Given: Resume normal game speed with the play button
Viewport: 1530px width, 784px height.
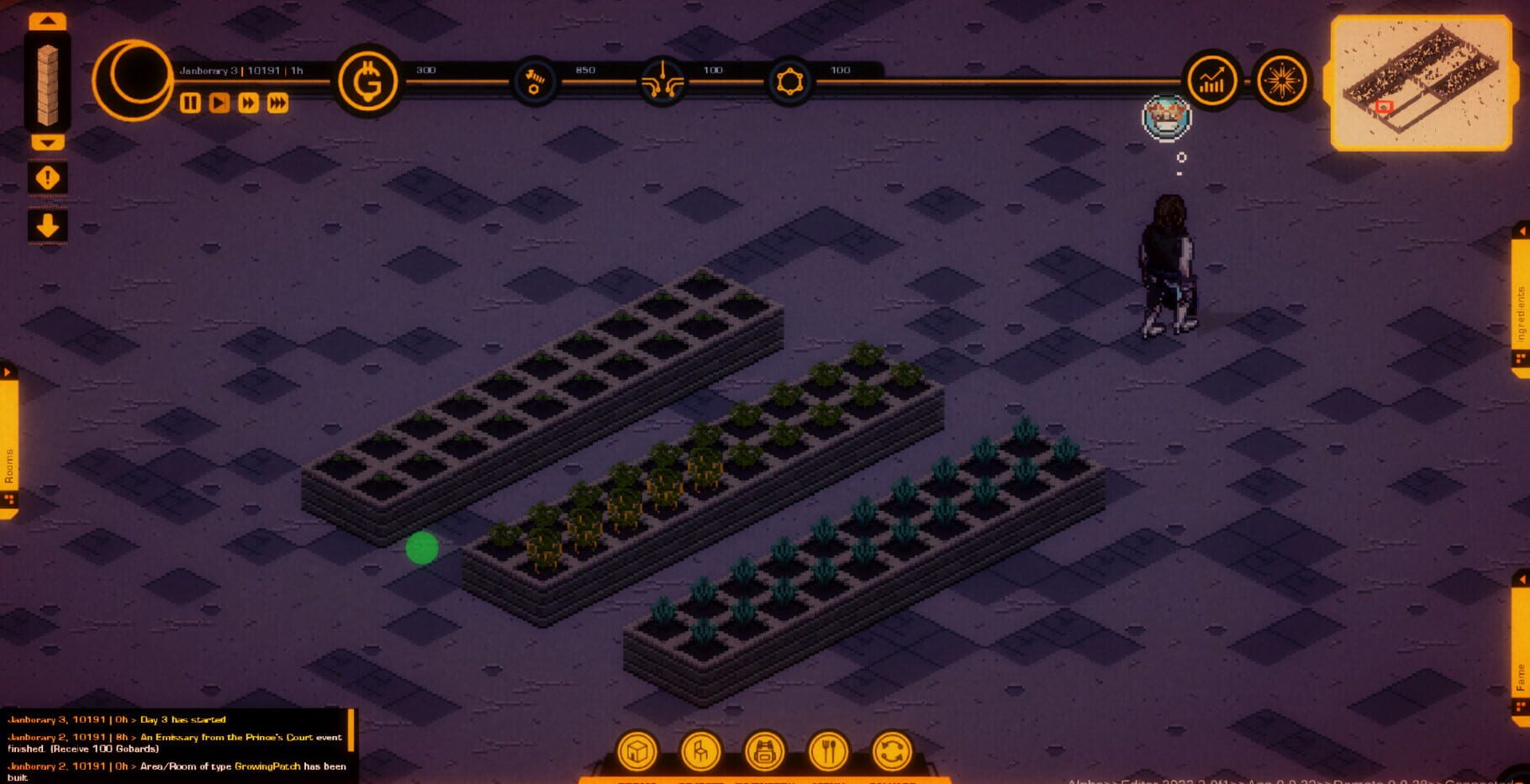Looking at the screenshot, I should click(x=219, y=104).
